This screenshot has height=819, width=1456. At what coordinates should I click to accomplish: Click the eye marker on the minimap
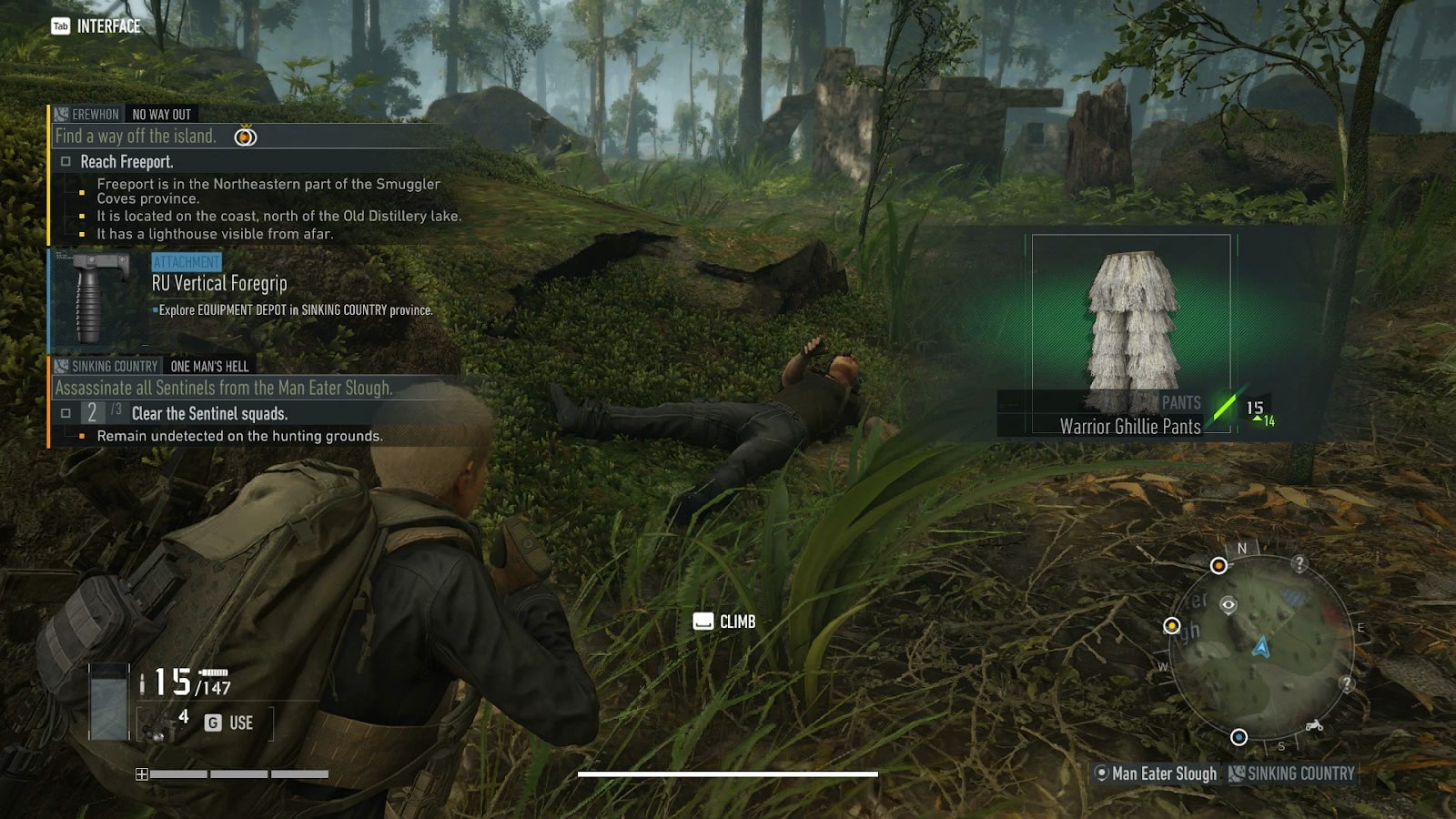1228,604
